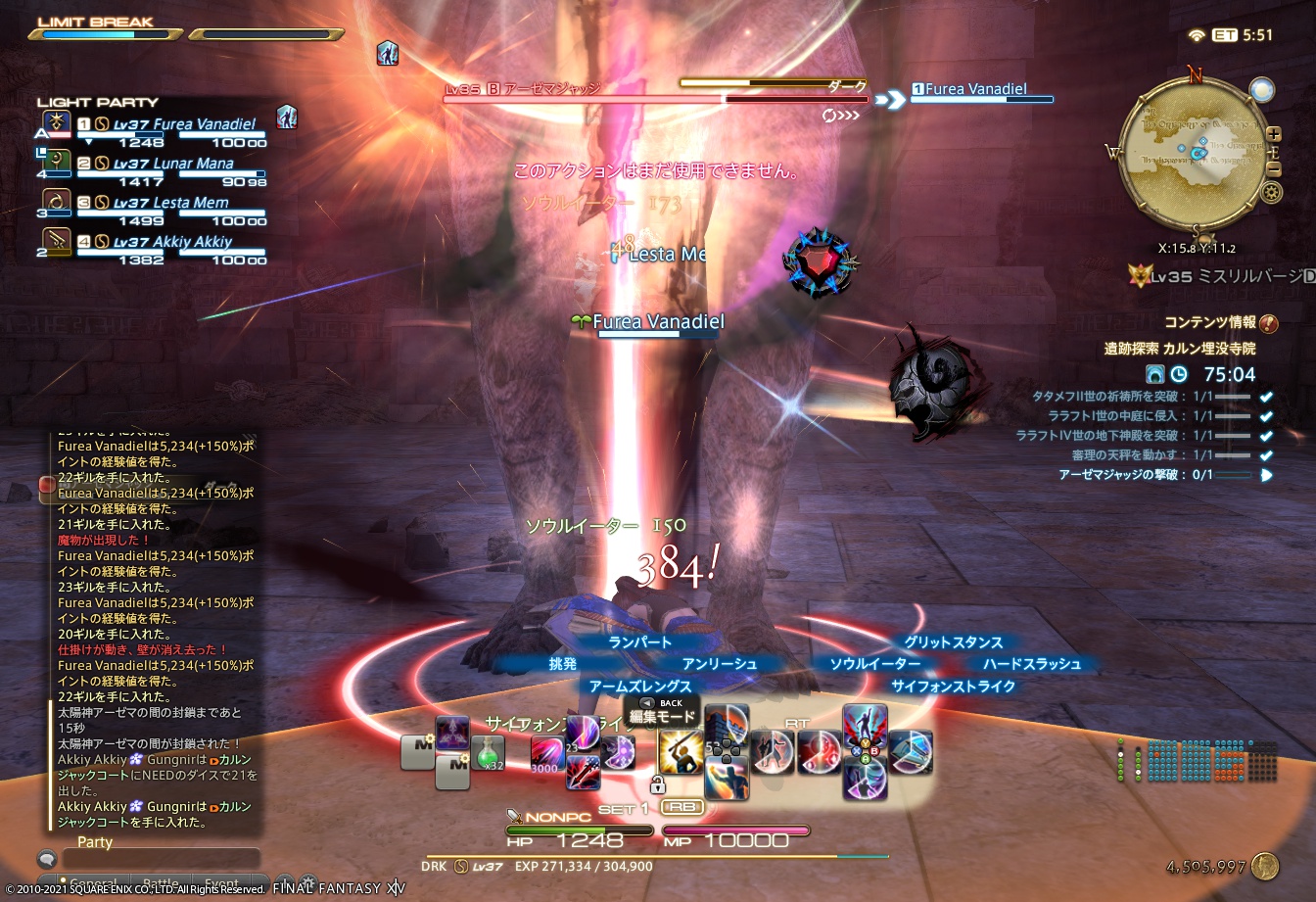This screenshot has width=1316, height=902.
Task: Select the sword-raising action icon under 編集モード
Action: pyautogui.click(x=680, y=752)
